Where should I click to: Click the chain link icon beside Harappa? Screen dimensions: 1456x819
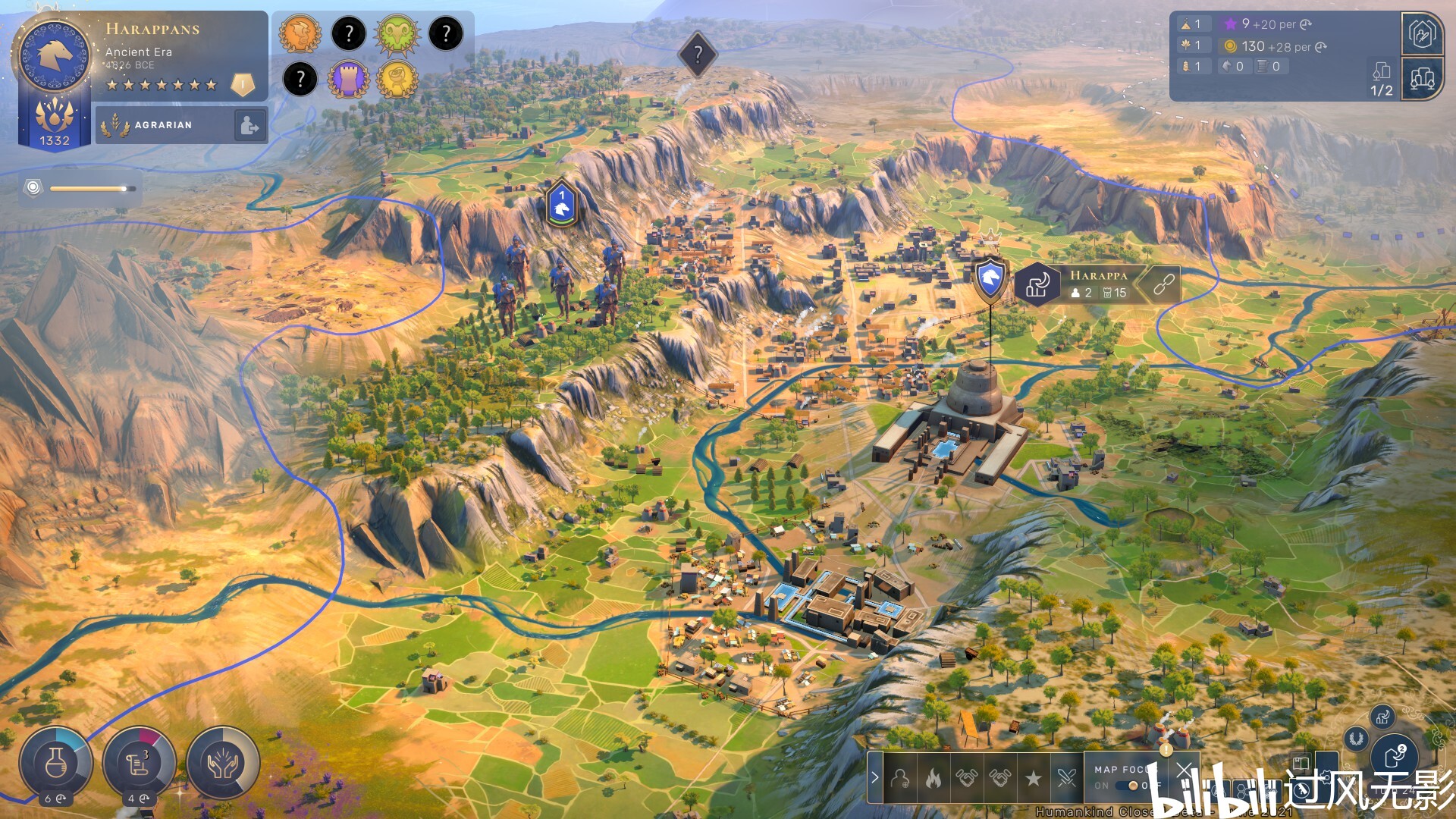1164,284
